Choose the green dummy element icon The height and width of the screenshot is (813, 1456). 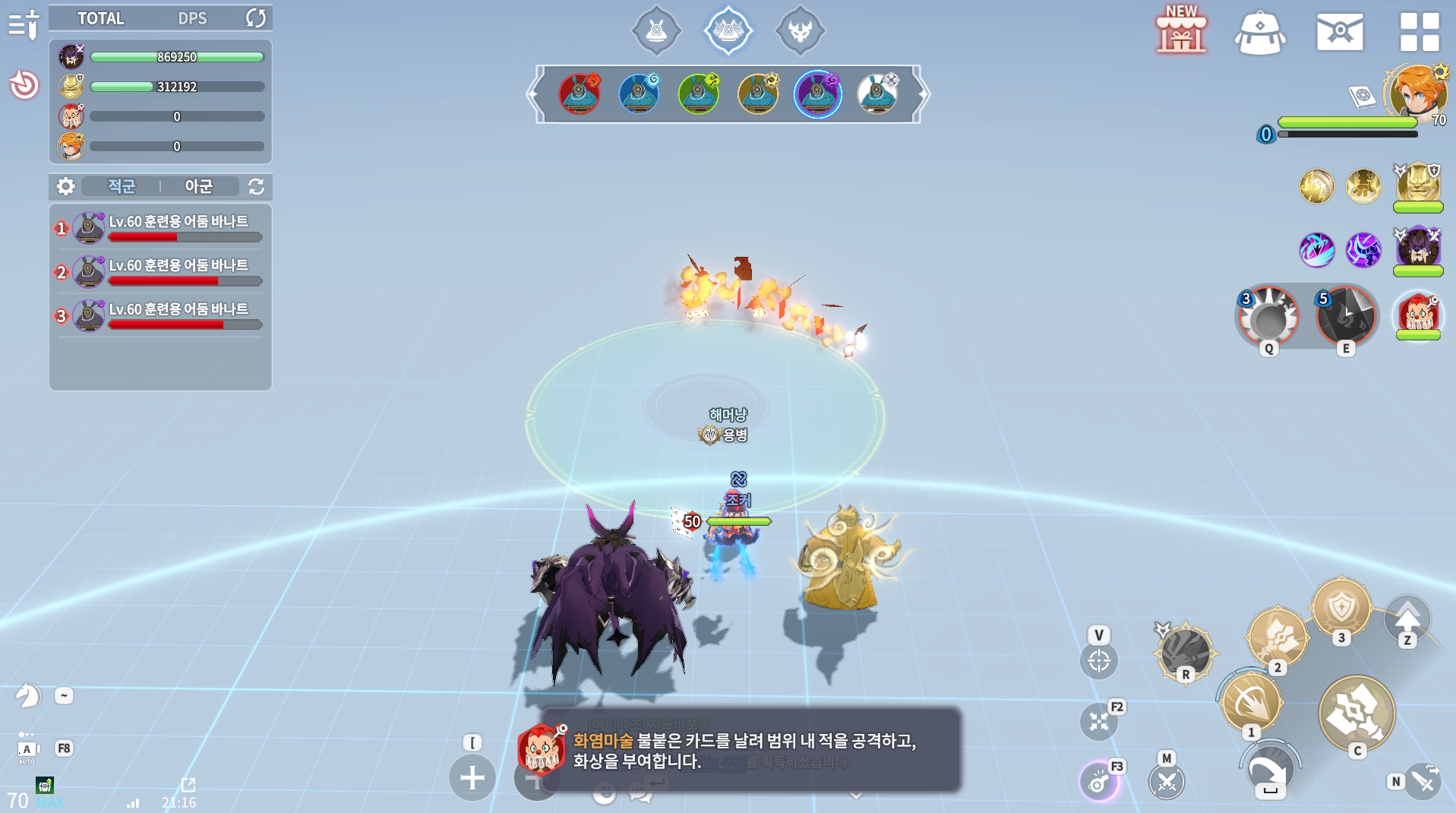tap(699, 93)
